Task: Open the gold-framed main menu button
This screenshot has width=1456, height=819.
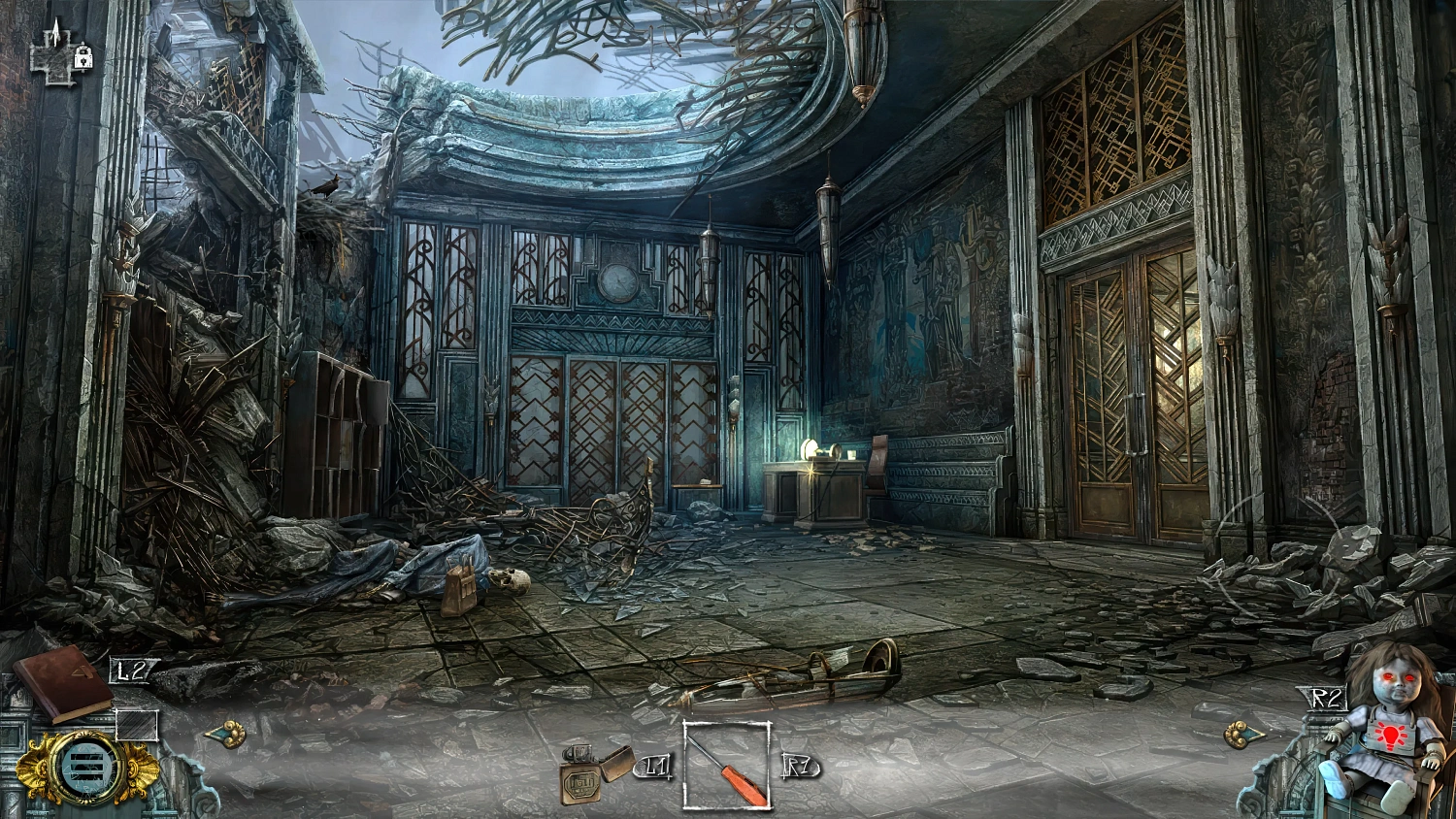Action: click(x=74, y=767)
